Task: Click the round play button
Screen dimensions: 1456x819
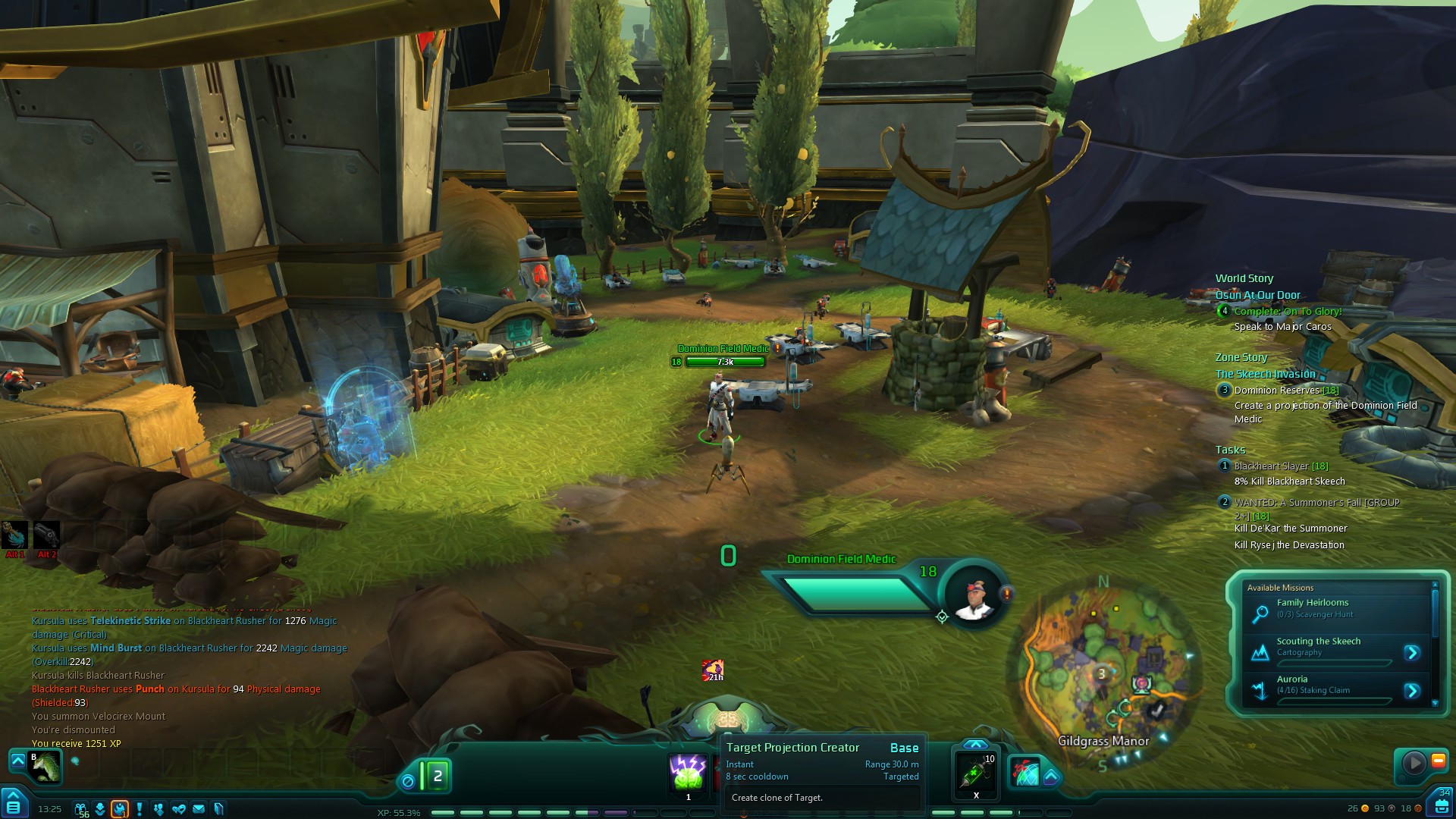Action: 1414,763
